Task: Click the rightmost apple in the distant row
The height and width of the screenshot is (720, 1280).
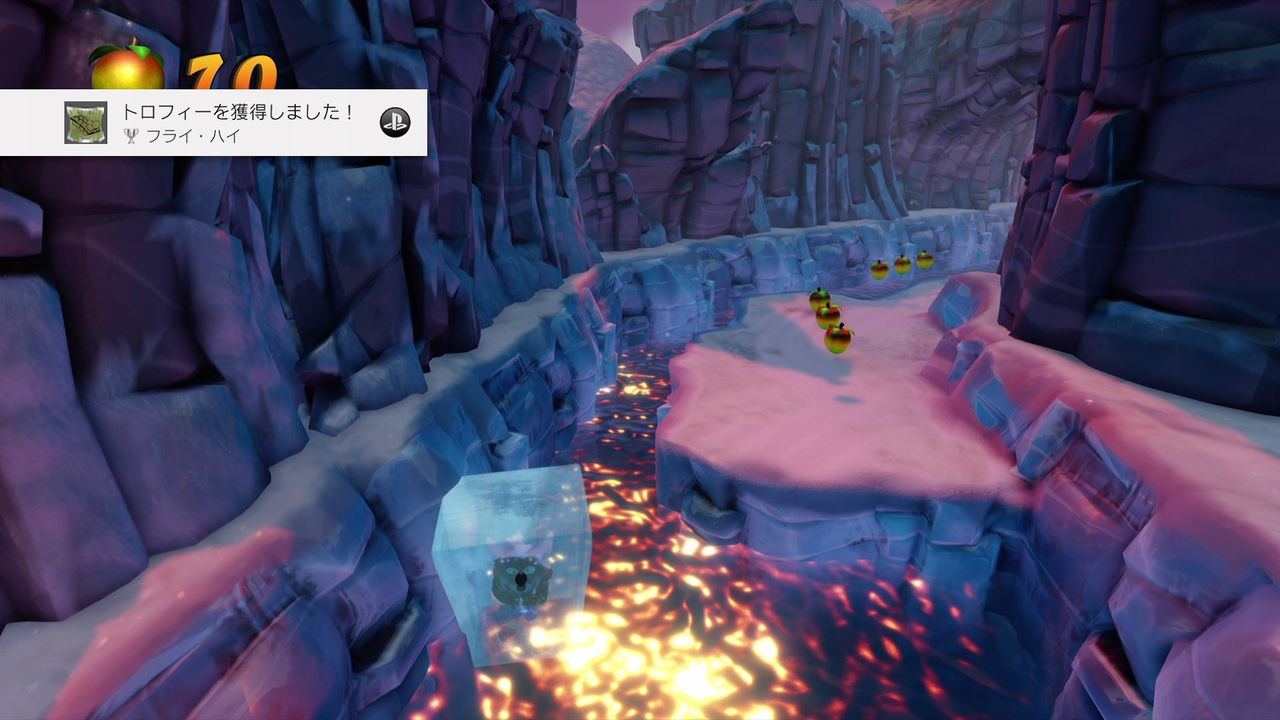Action: coord(925,261)
